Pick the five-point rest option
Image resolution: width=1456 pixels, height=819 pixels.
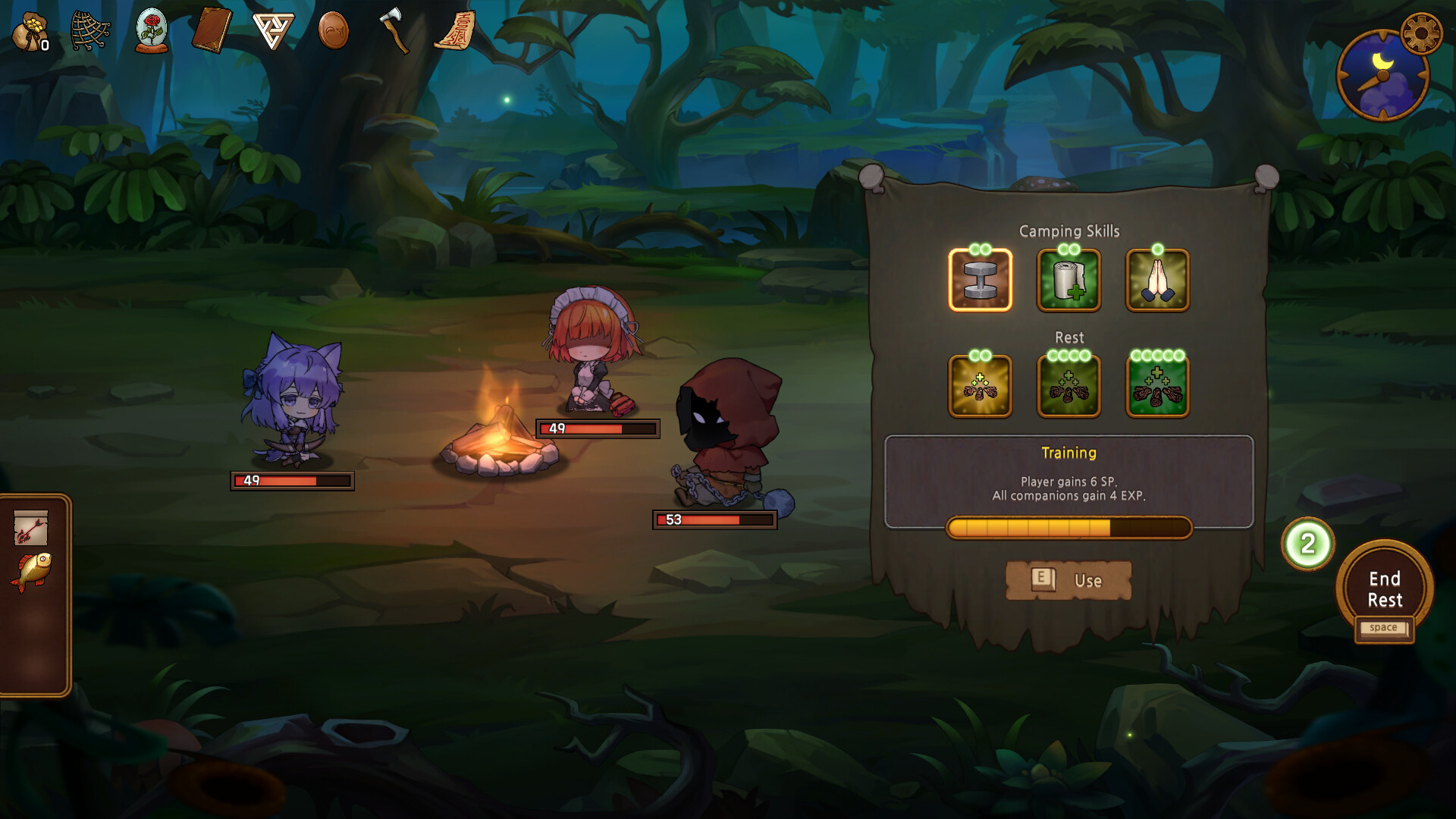[x=1157, y=386]
